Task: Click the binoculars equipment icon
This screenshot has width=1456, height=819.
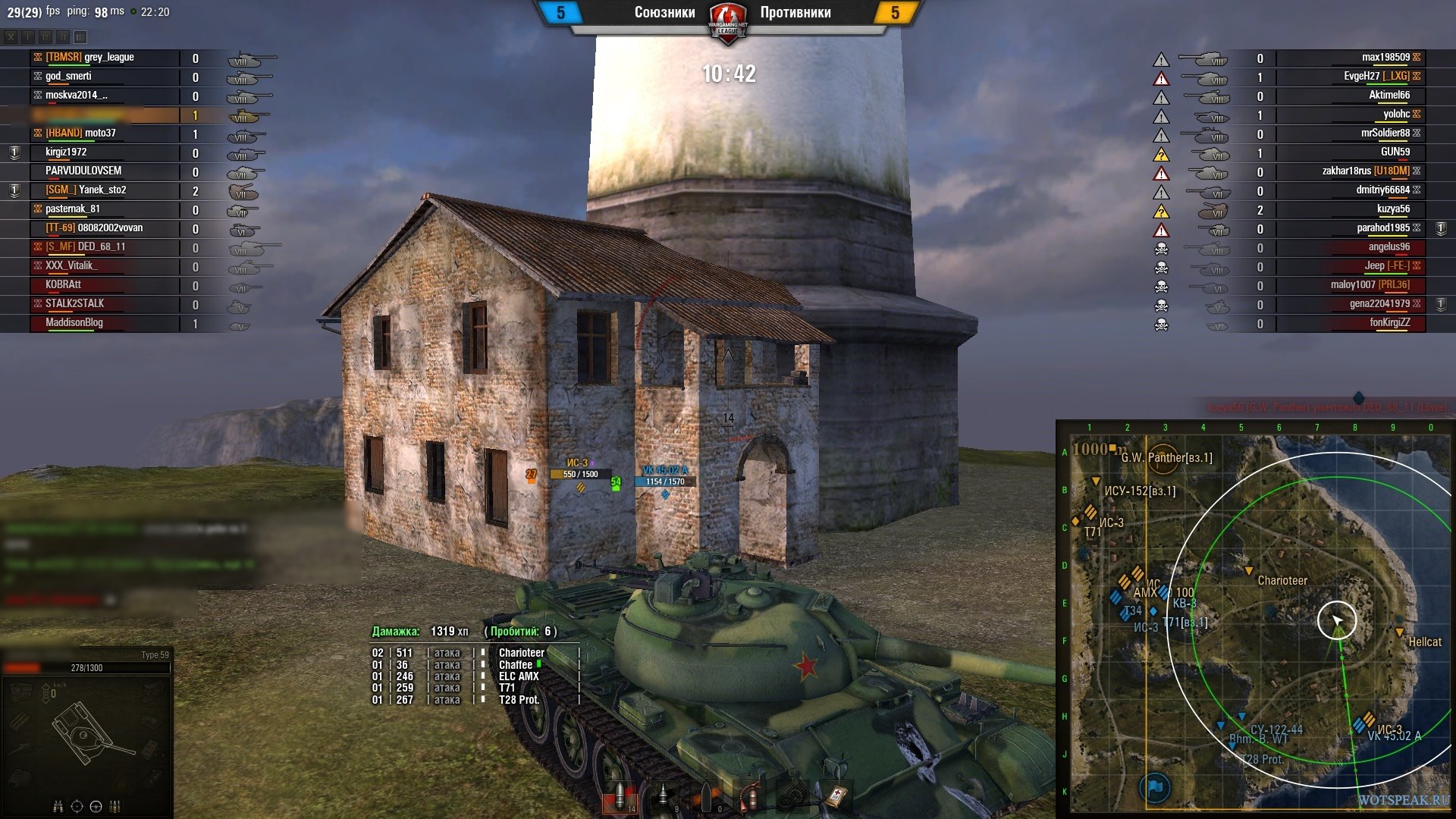Action: pyautogui.click(x=58, y=806)
